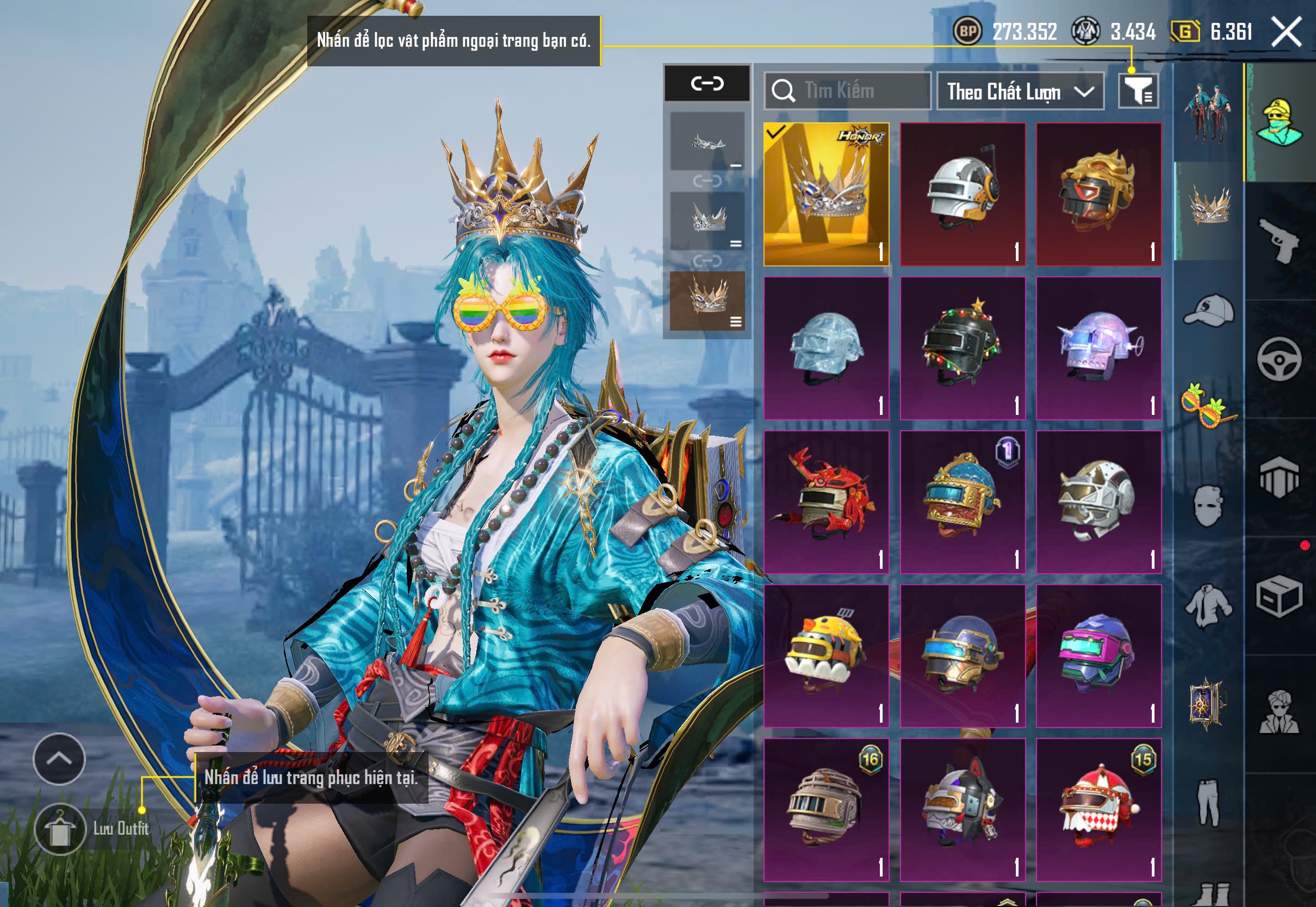Toggle the chain link button

pyautogui.click(x=707, y=84)
